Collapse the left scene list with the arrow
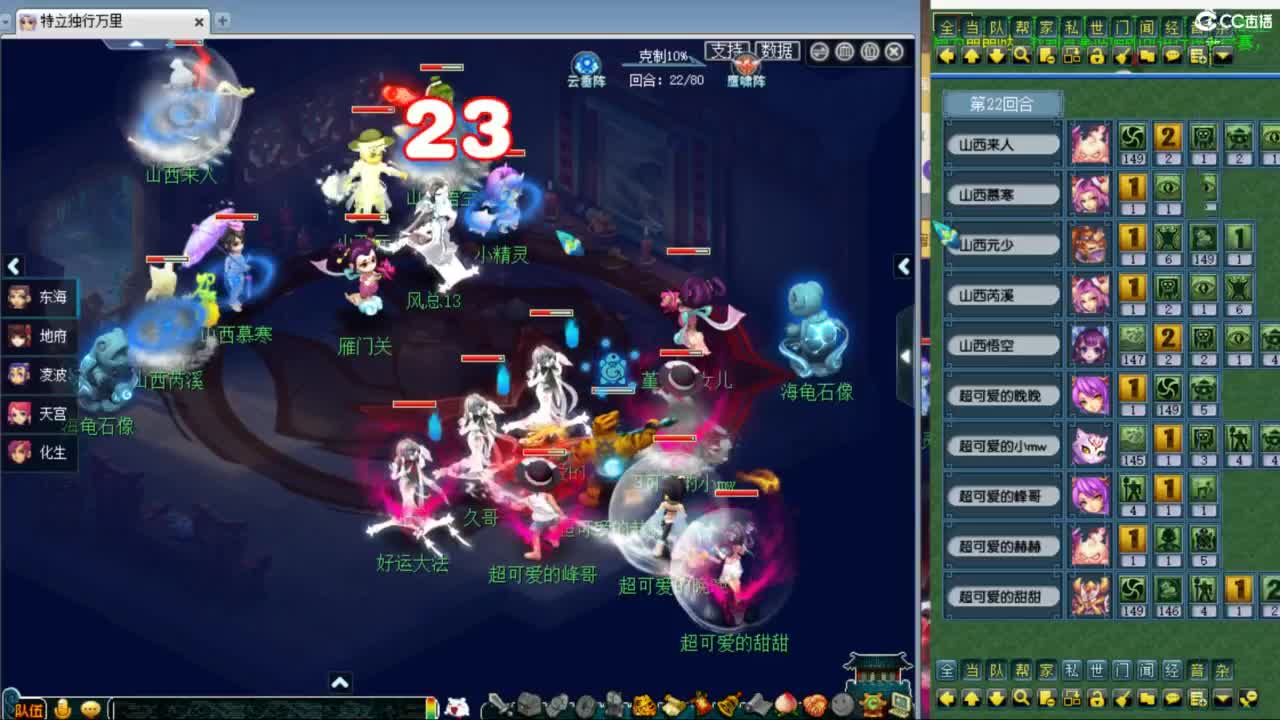Viewport: 1280px width, 720px height. [13, 266]
